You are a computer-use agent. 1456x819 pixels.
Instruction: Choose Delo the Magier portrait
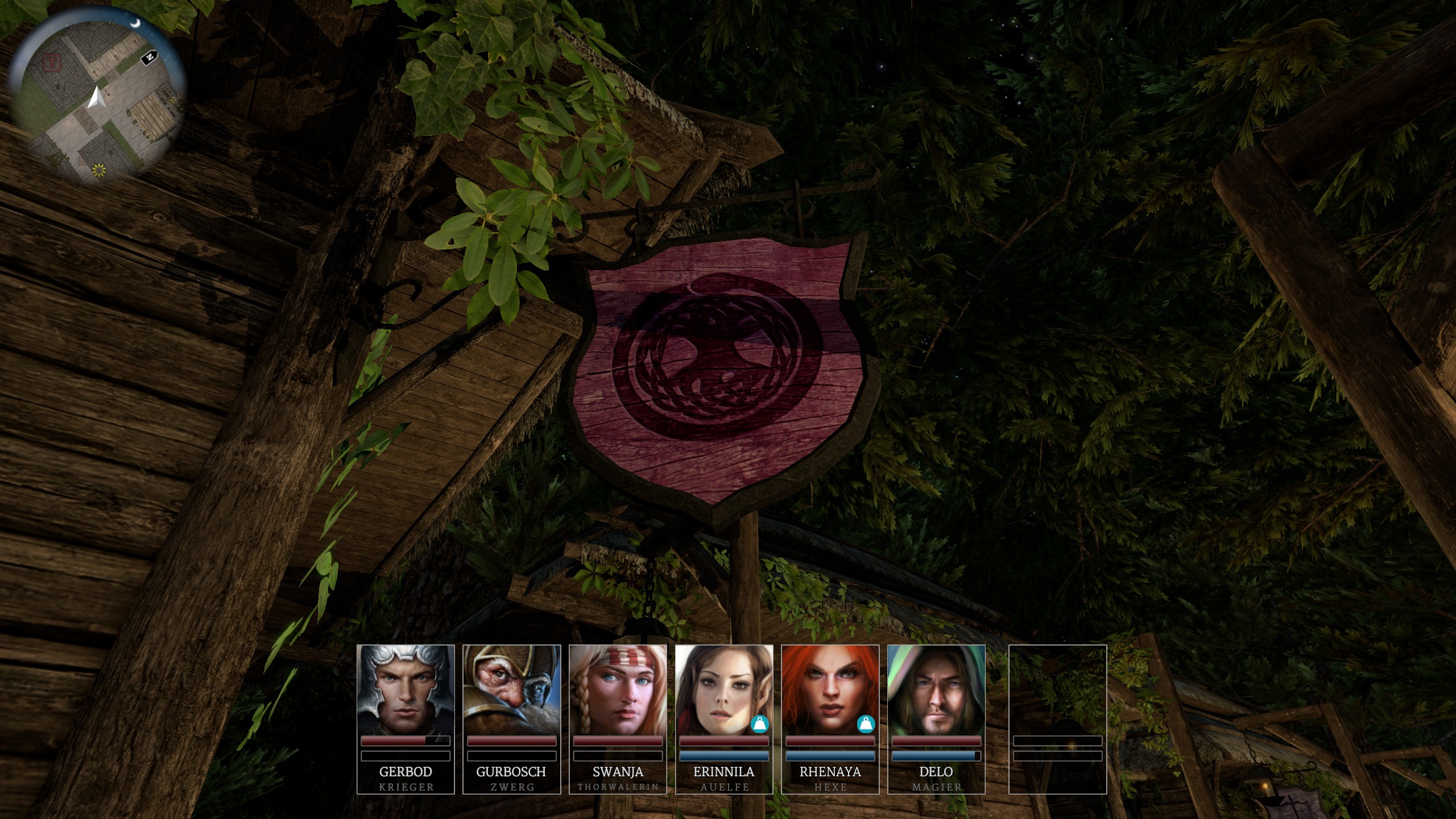tap(936, 689)
